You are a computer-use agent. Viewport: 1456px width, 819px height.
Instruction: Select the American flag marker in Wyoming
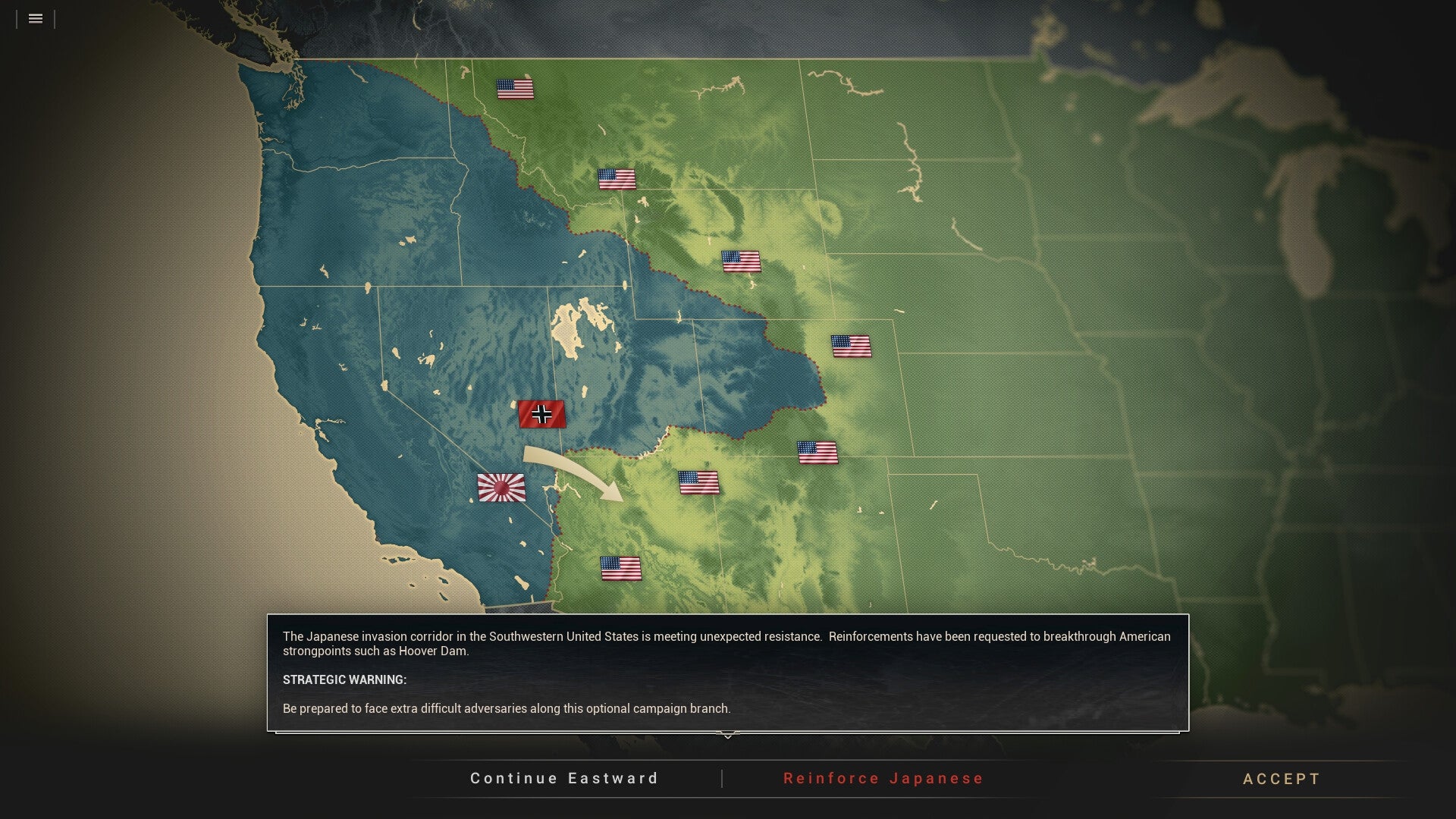(741, 262)
